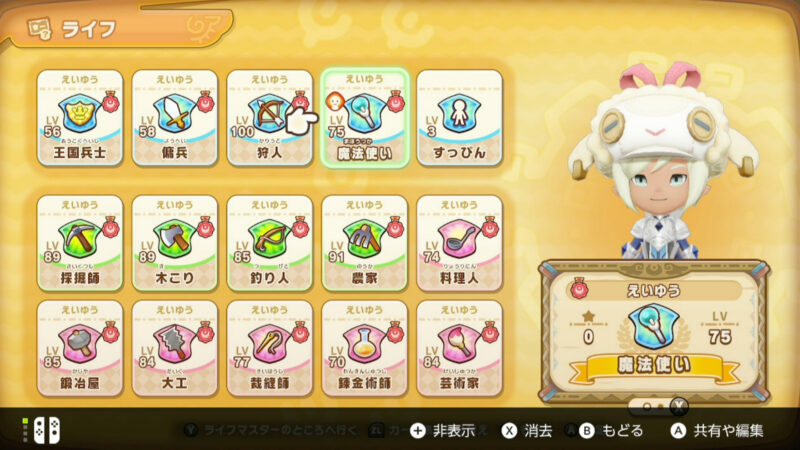Image resolution: width=800 pixels, height=450 pixels.
Task: Select the 王国兵士 life tile
Action: [80, 120]
